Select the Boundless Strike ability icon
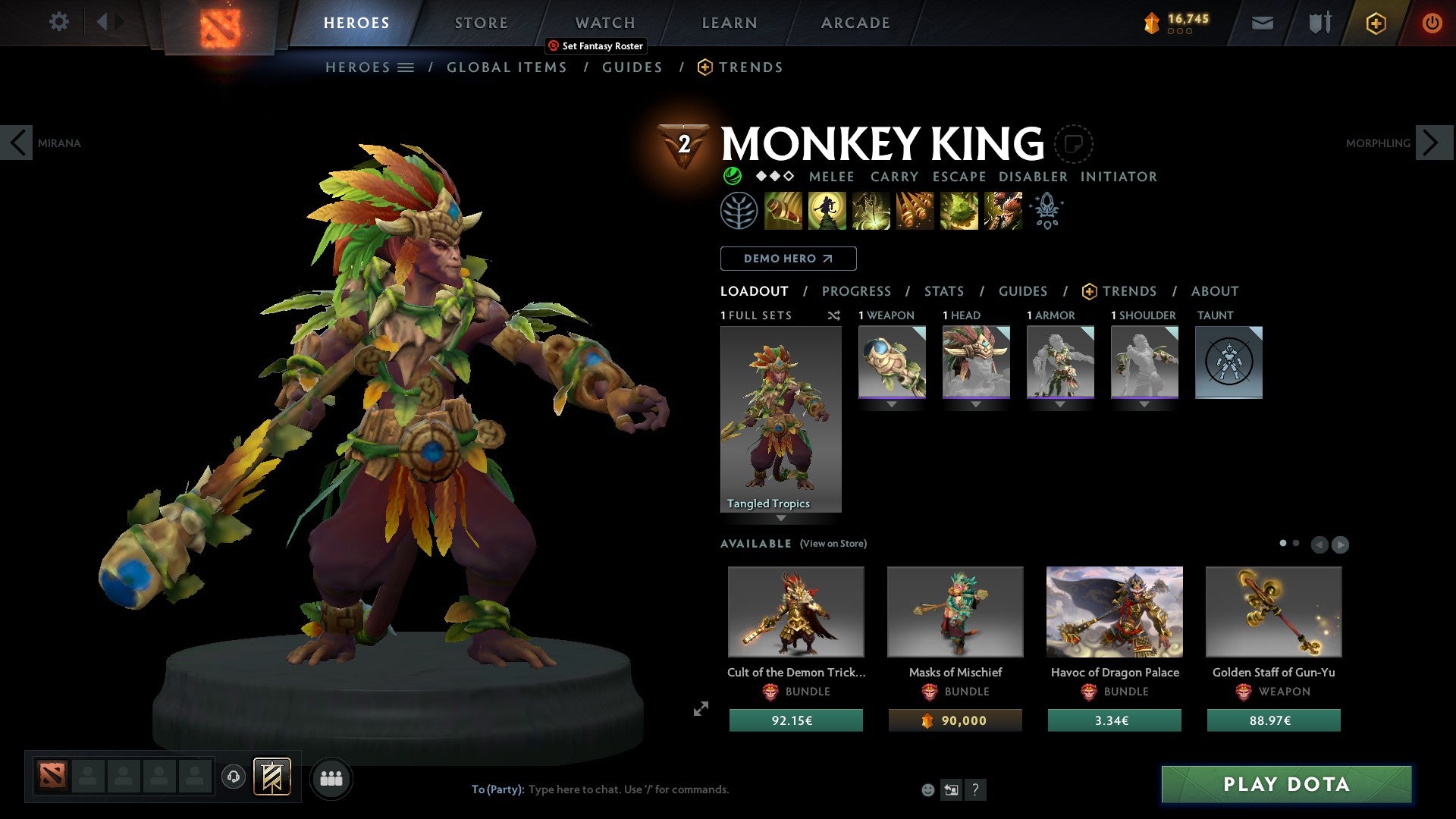The height and width of the screenshot is (819, 1456). coord(781,211)
